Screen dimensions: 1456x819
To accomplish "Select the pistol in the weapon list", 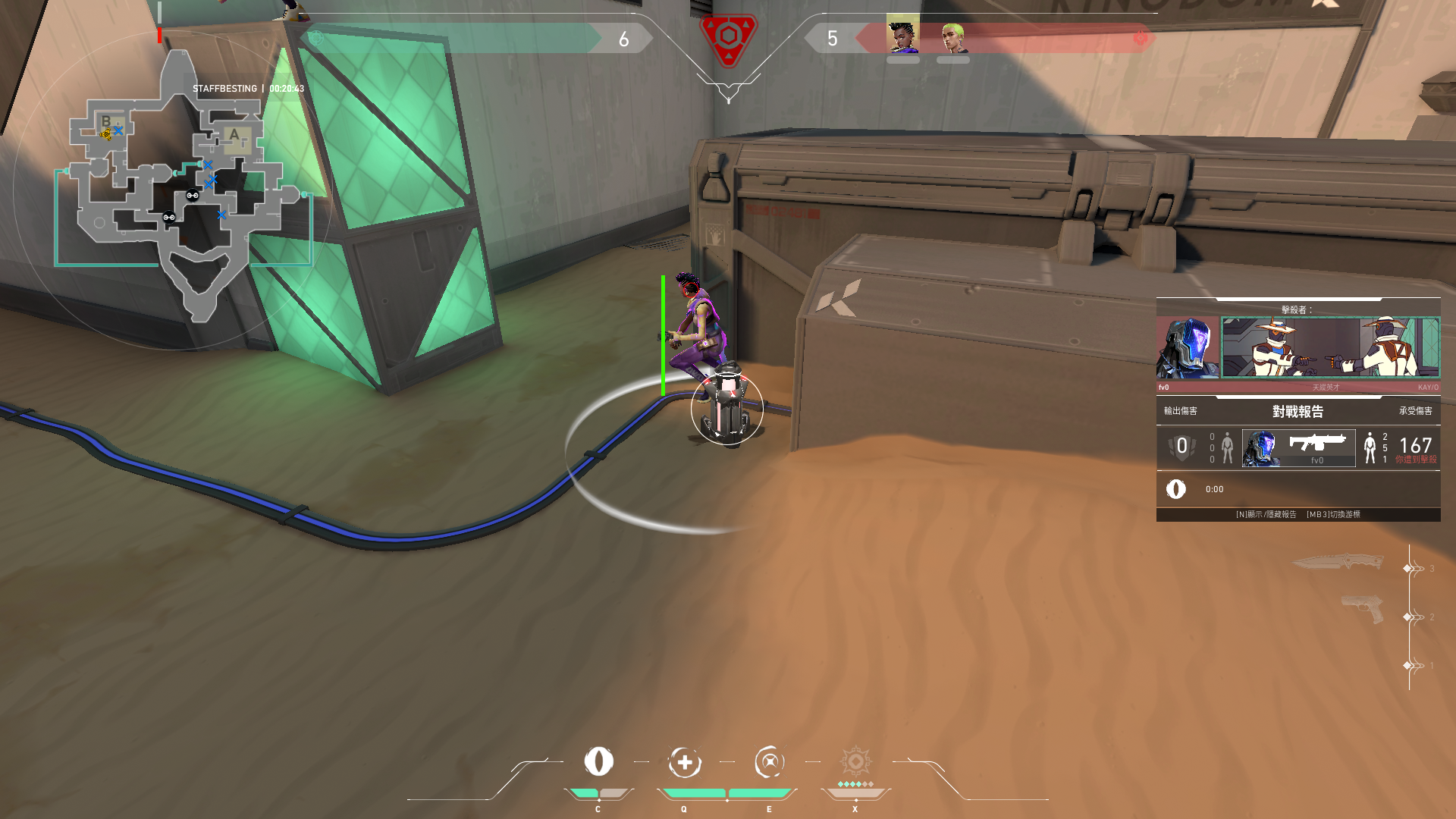I will point(1362,608).
